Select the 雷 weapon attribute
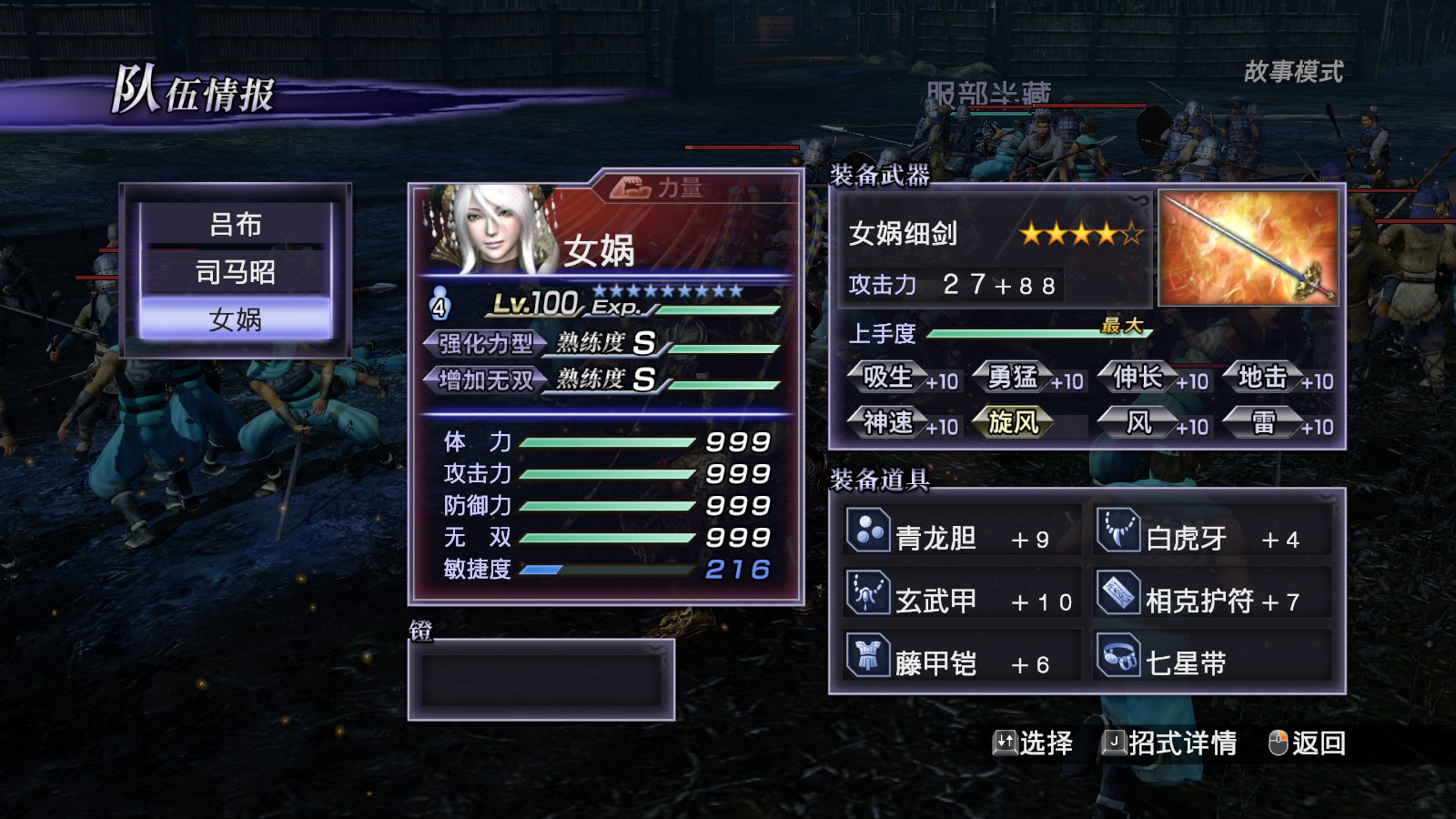Viewport: 1456px width, 819px height. tap(1276, 423)
